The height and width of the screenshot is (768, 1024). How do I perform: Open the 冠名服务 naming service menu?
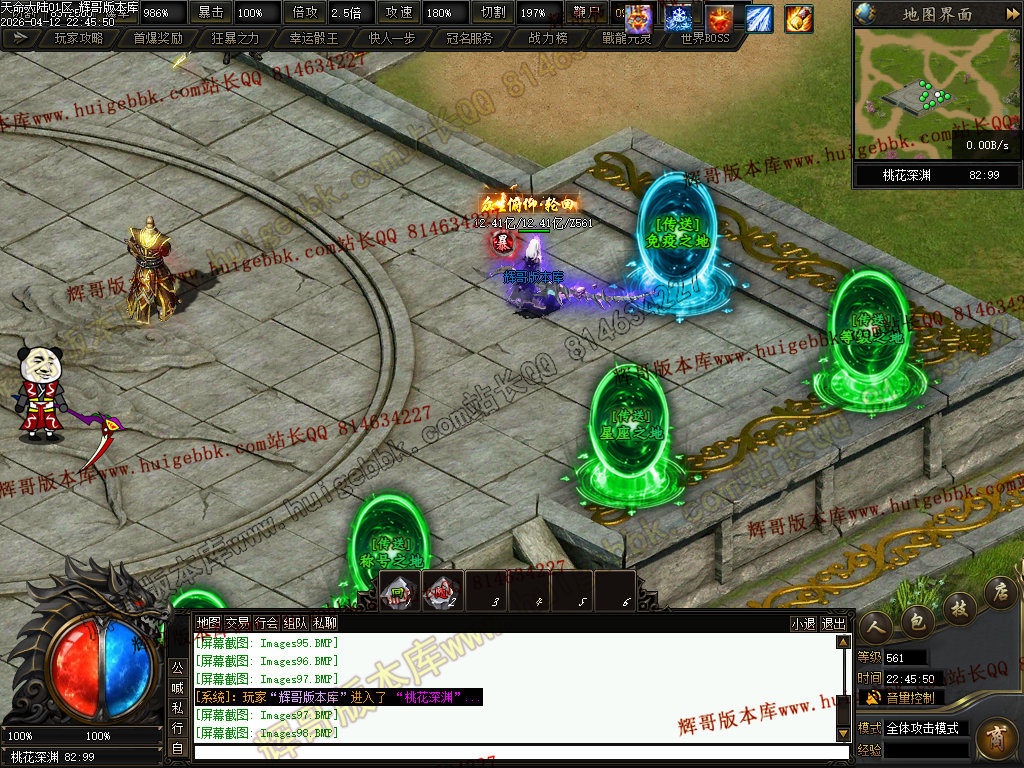click(469, 38)
